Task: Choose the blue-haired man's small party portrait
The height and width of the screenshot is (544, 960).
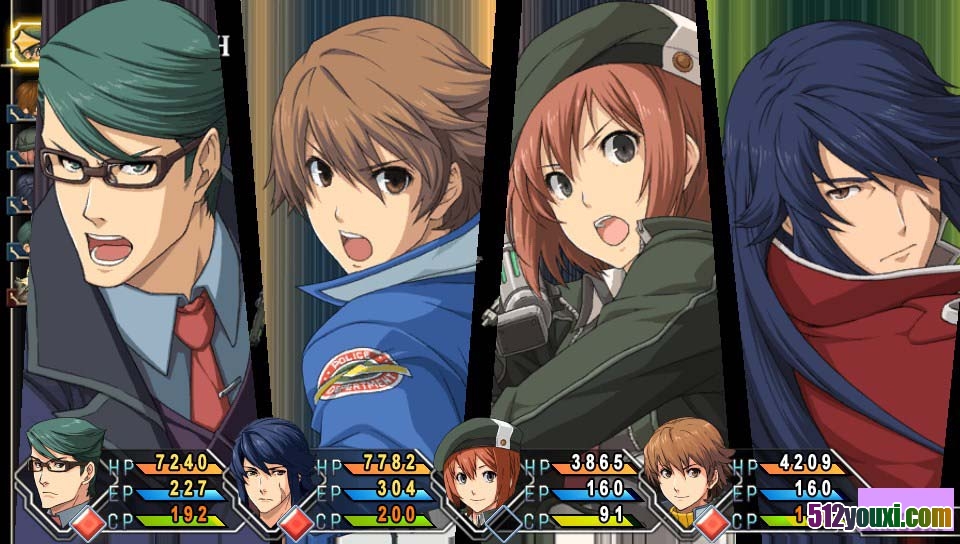Action: pyautogui.click(x=270, y=472)
